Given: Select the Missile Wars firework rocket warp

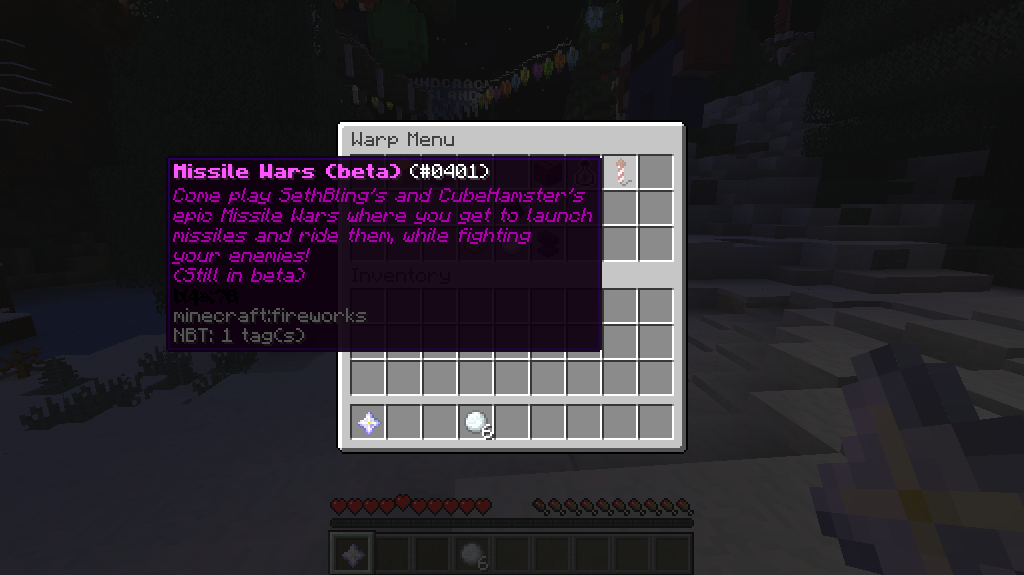Looking at the screenshot, I should click(620, 172).
